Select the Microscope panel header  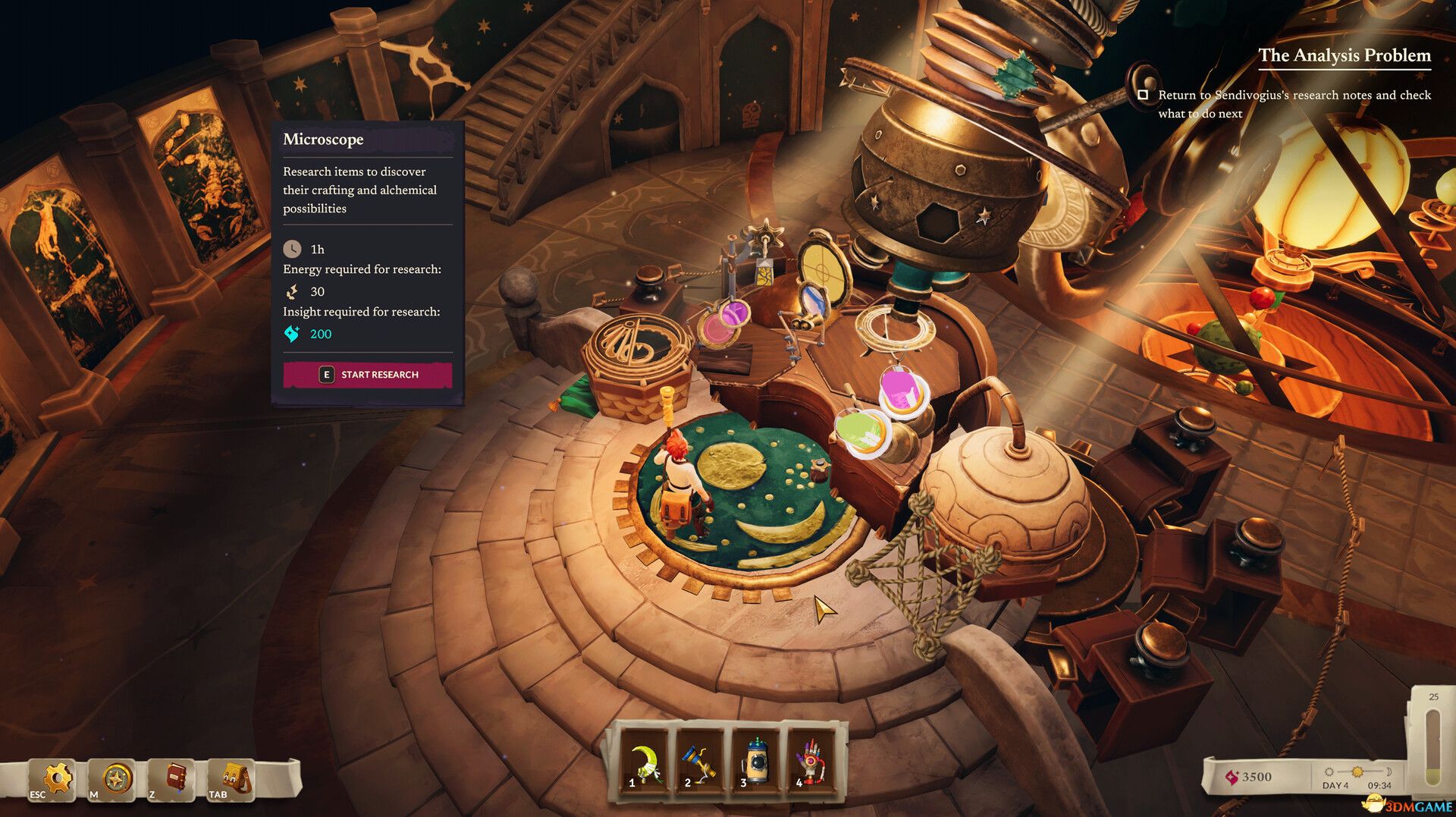pos(322,140)
